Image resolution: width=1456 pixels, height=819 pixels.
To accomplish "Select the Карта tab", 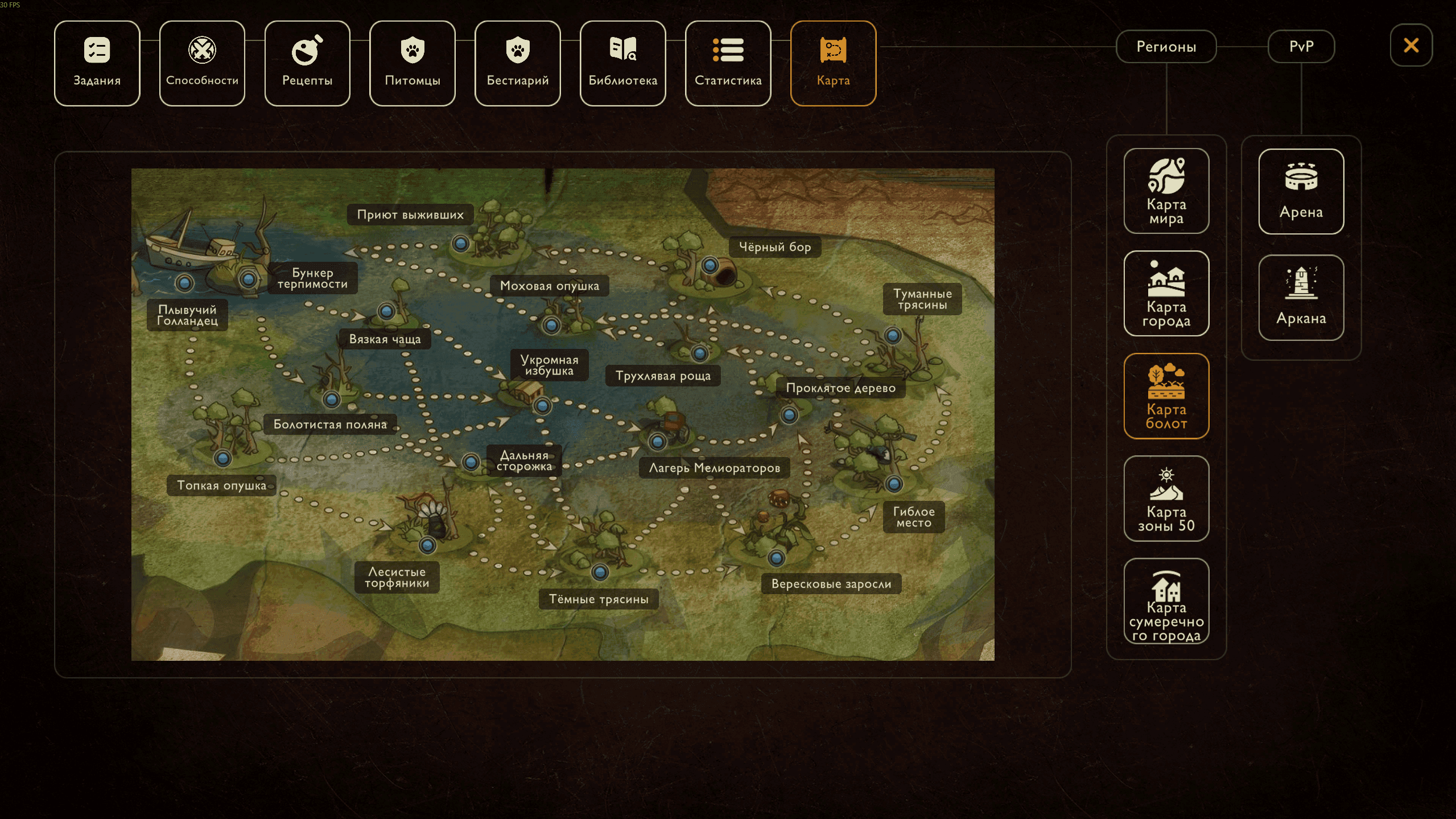I will click(x=833, y=63).
